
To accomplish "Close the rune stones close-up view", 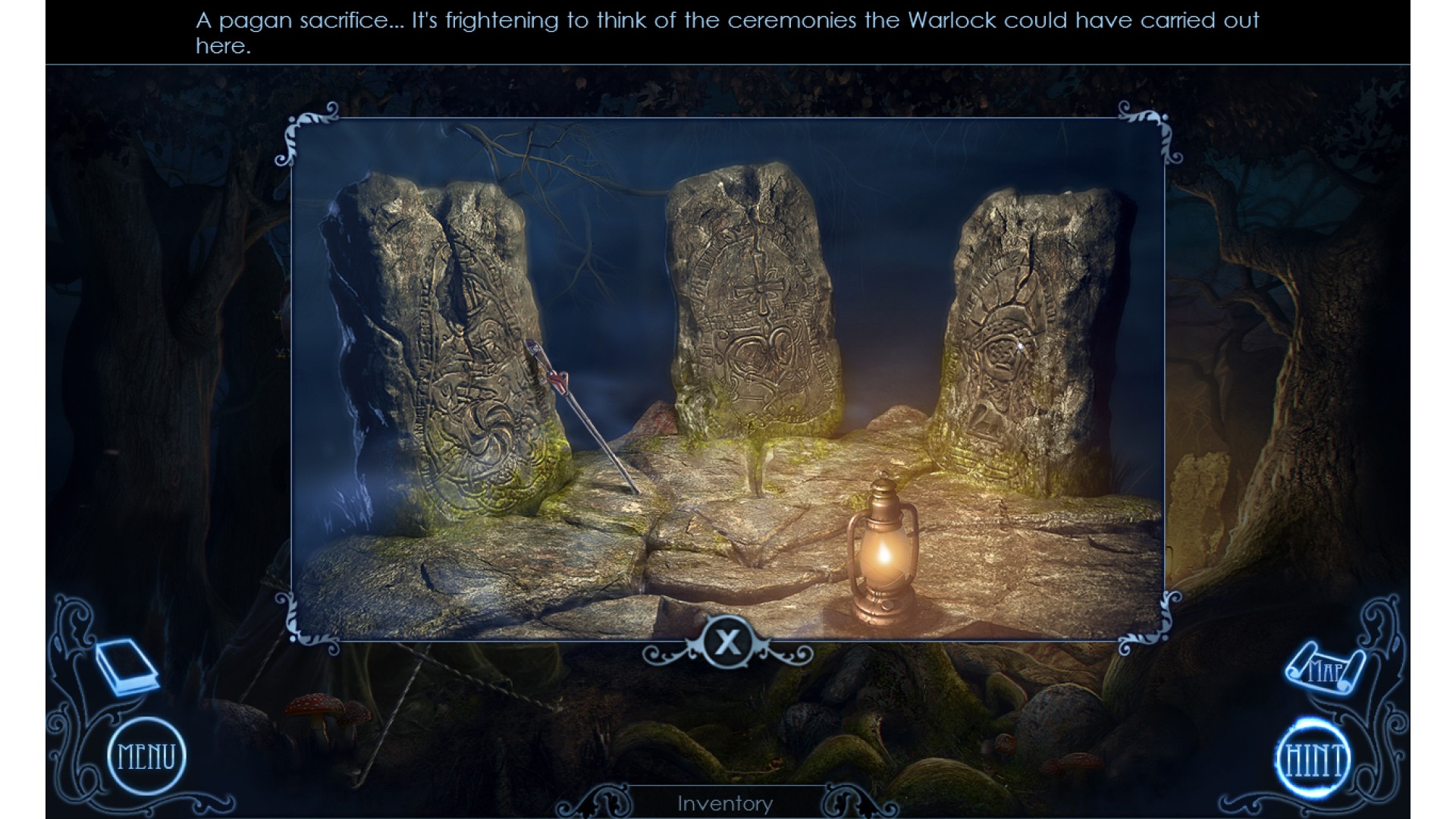I will point(727,643).
